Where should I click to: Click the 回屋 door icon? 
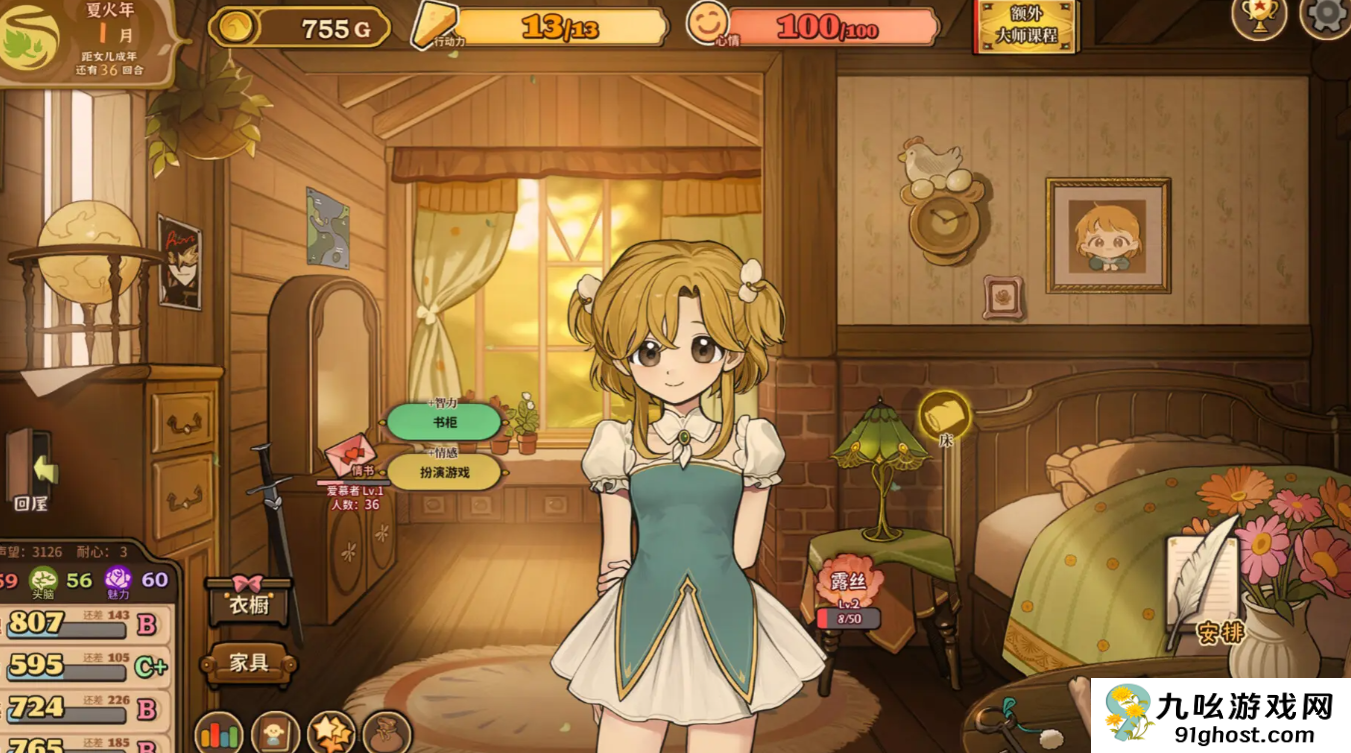pos(30,470)
